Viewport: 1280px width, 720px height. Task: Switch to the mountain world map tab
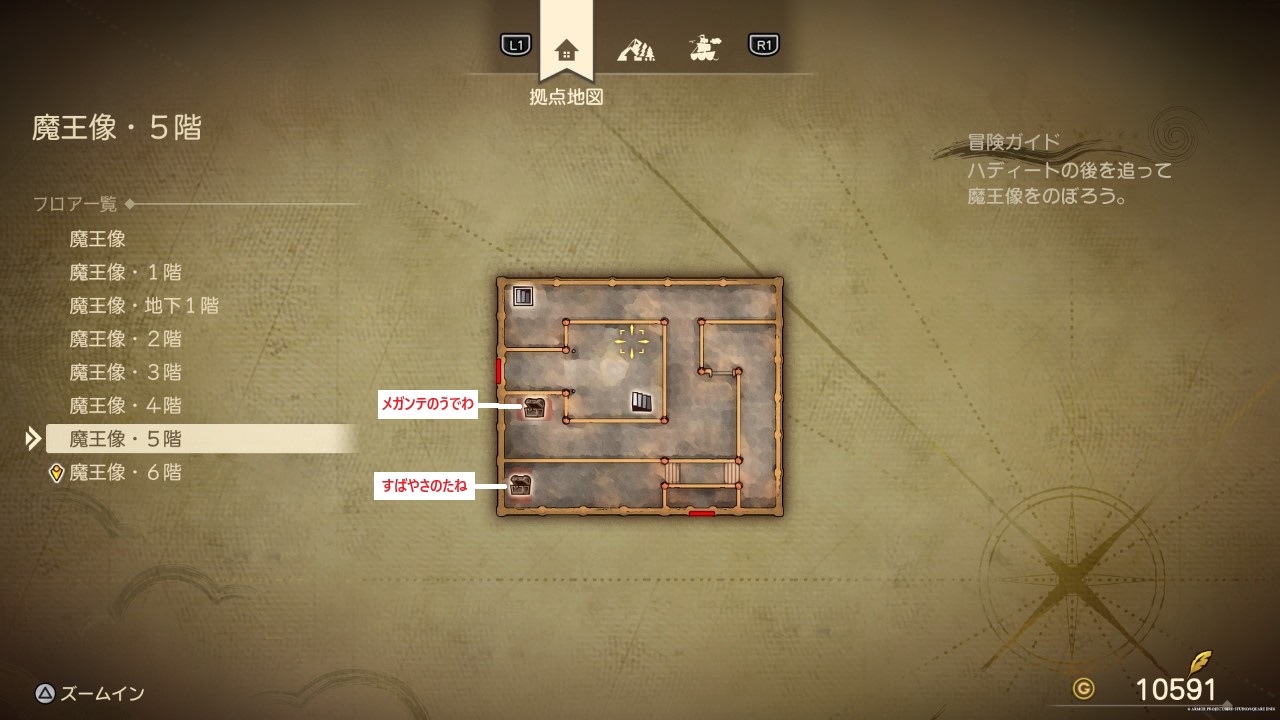click(x=636, y=47)
